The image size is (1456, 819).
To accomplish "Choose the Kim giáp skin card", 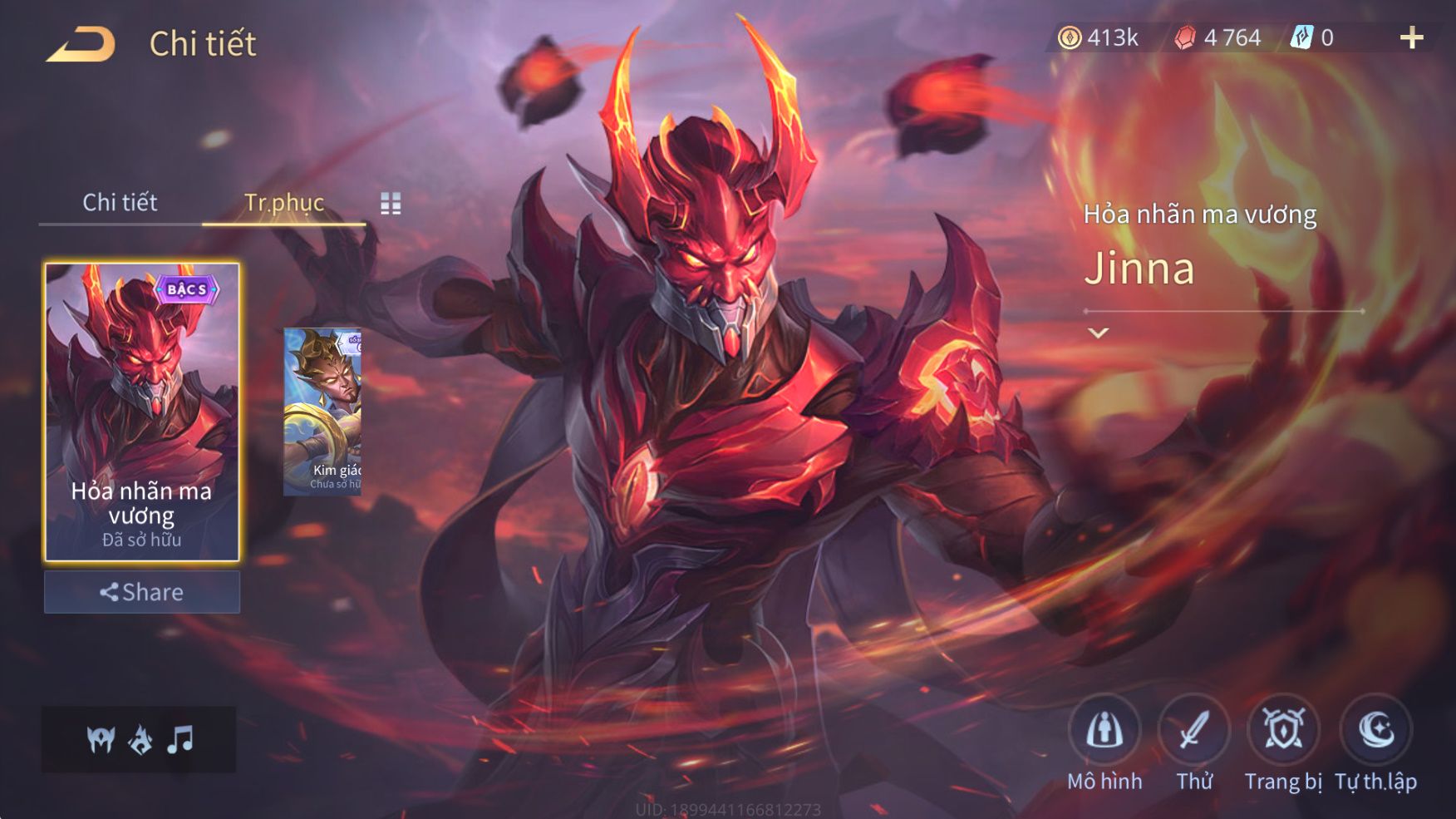I will [322, 412].
